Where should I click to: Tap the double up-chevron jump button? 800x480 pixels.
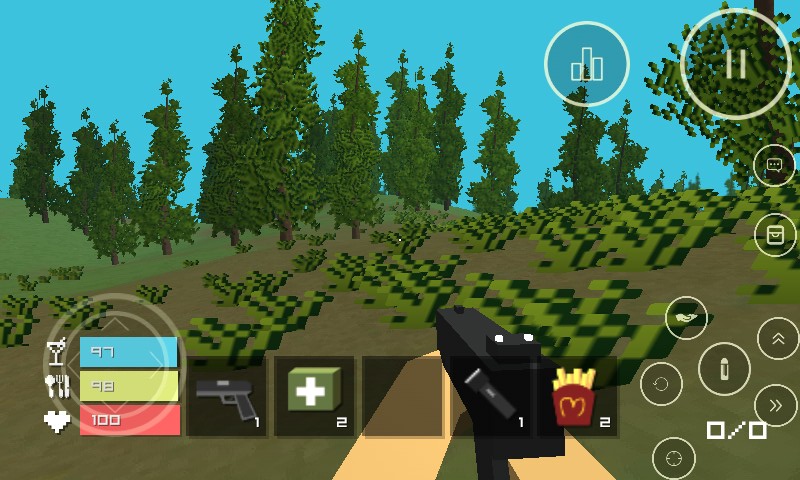click(777, 338)
